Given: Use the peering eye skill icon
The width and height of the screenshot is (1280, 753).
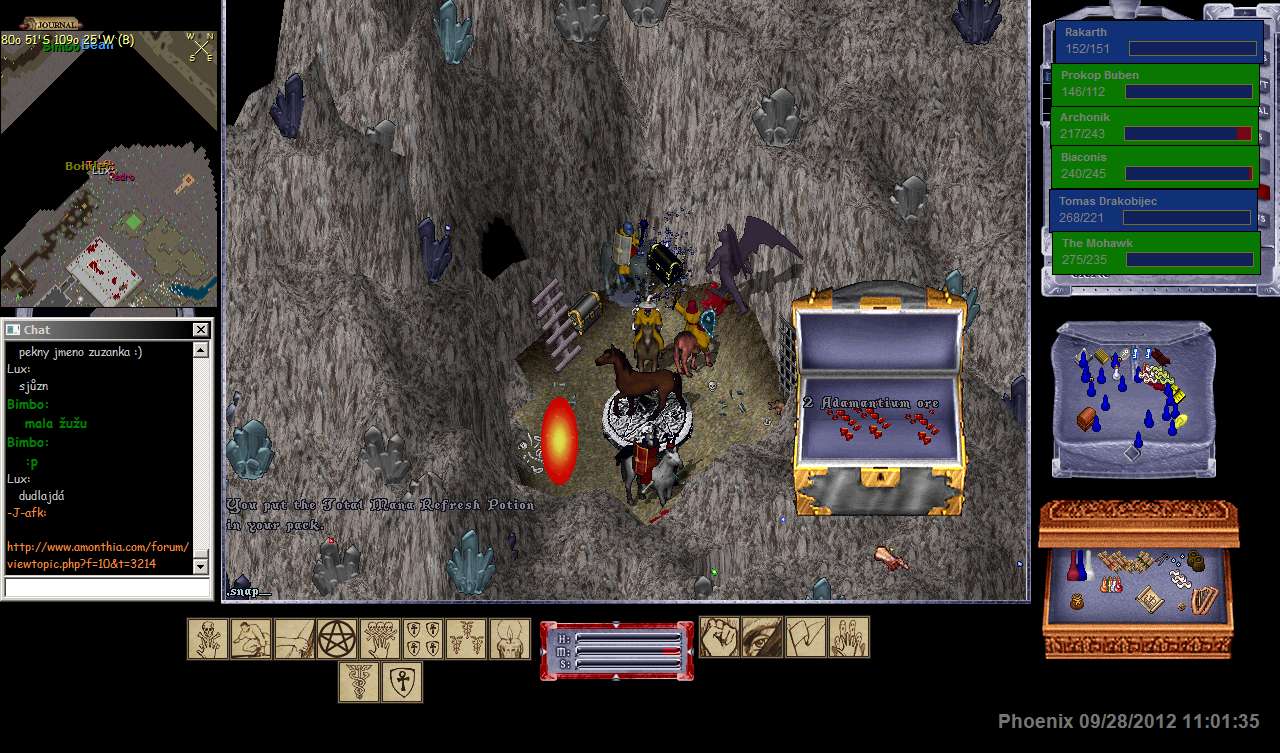Looking at the screenshot, I should (761, 637).
